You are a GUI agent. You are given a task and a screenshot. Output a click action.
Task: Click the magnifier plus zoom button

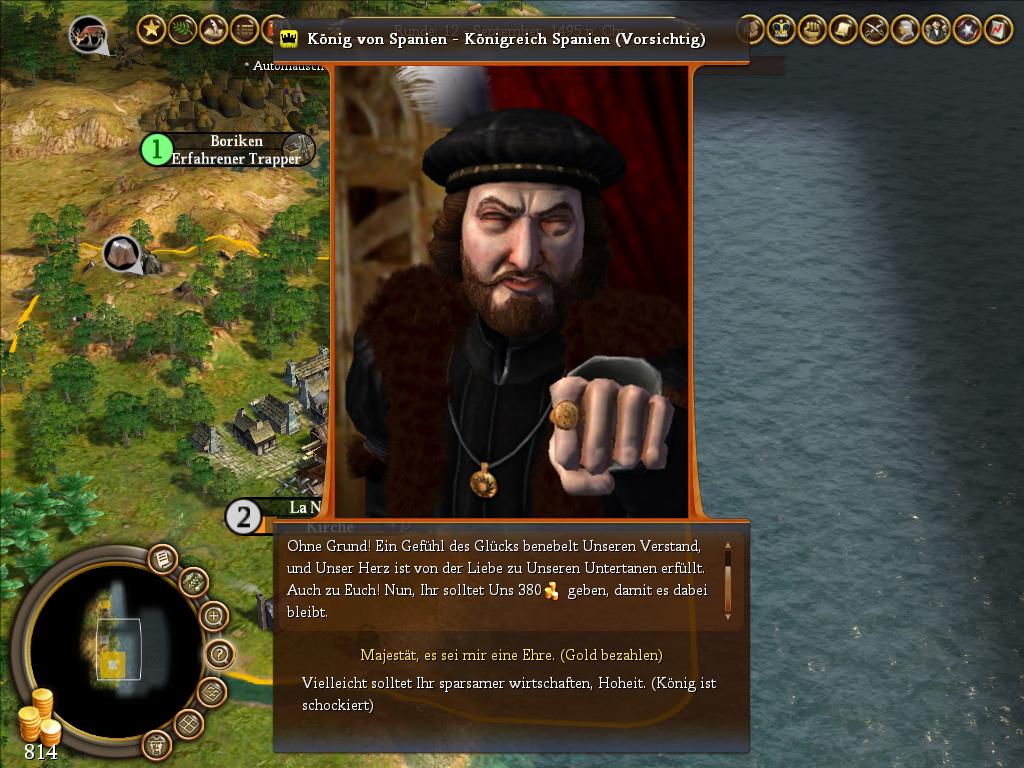point(214,616)
